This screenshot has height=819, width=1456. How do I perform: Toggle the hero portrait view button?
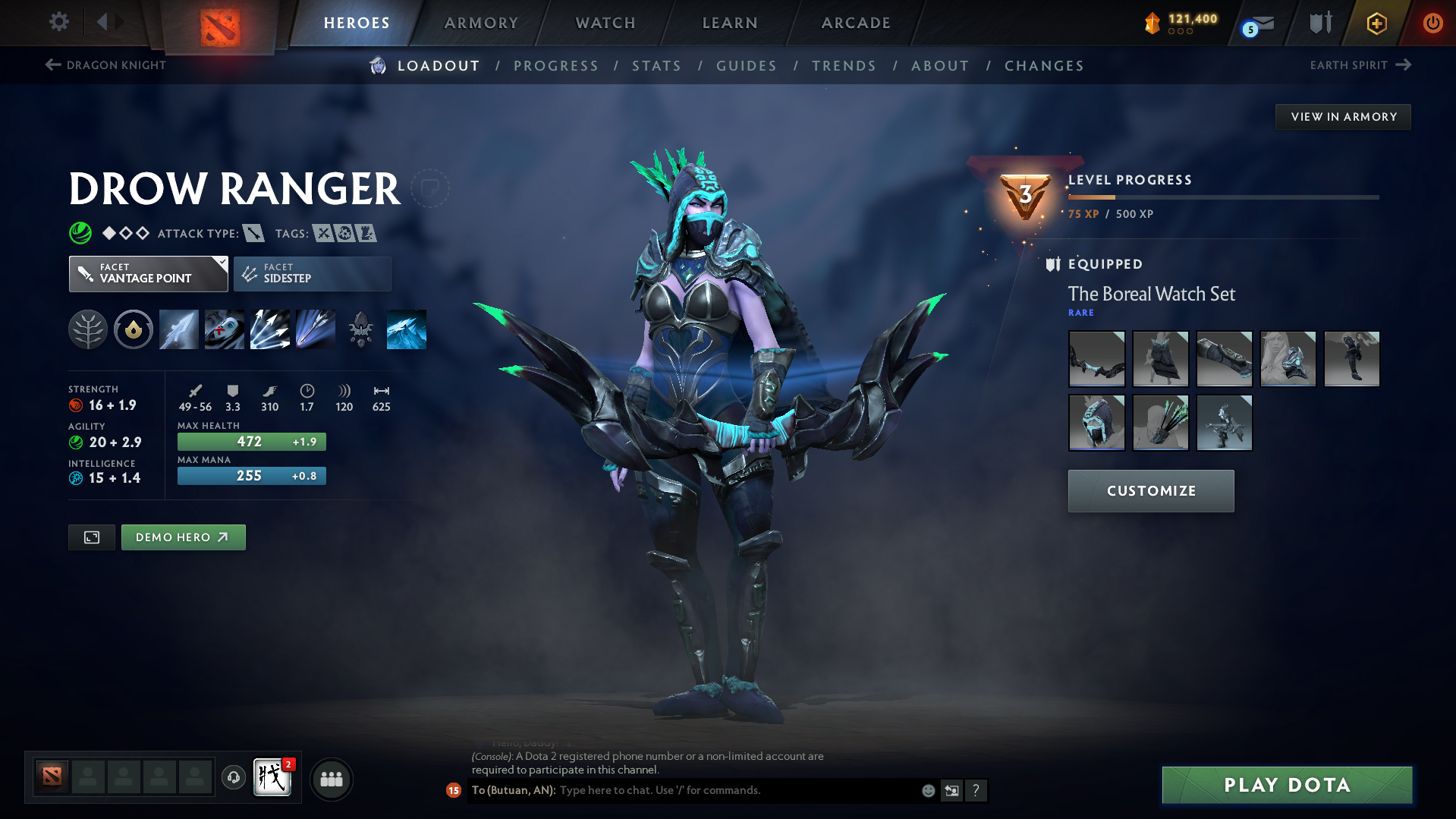[x=91, y=537]
